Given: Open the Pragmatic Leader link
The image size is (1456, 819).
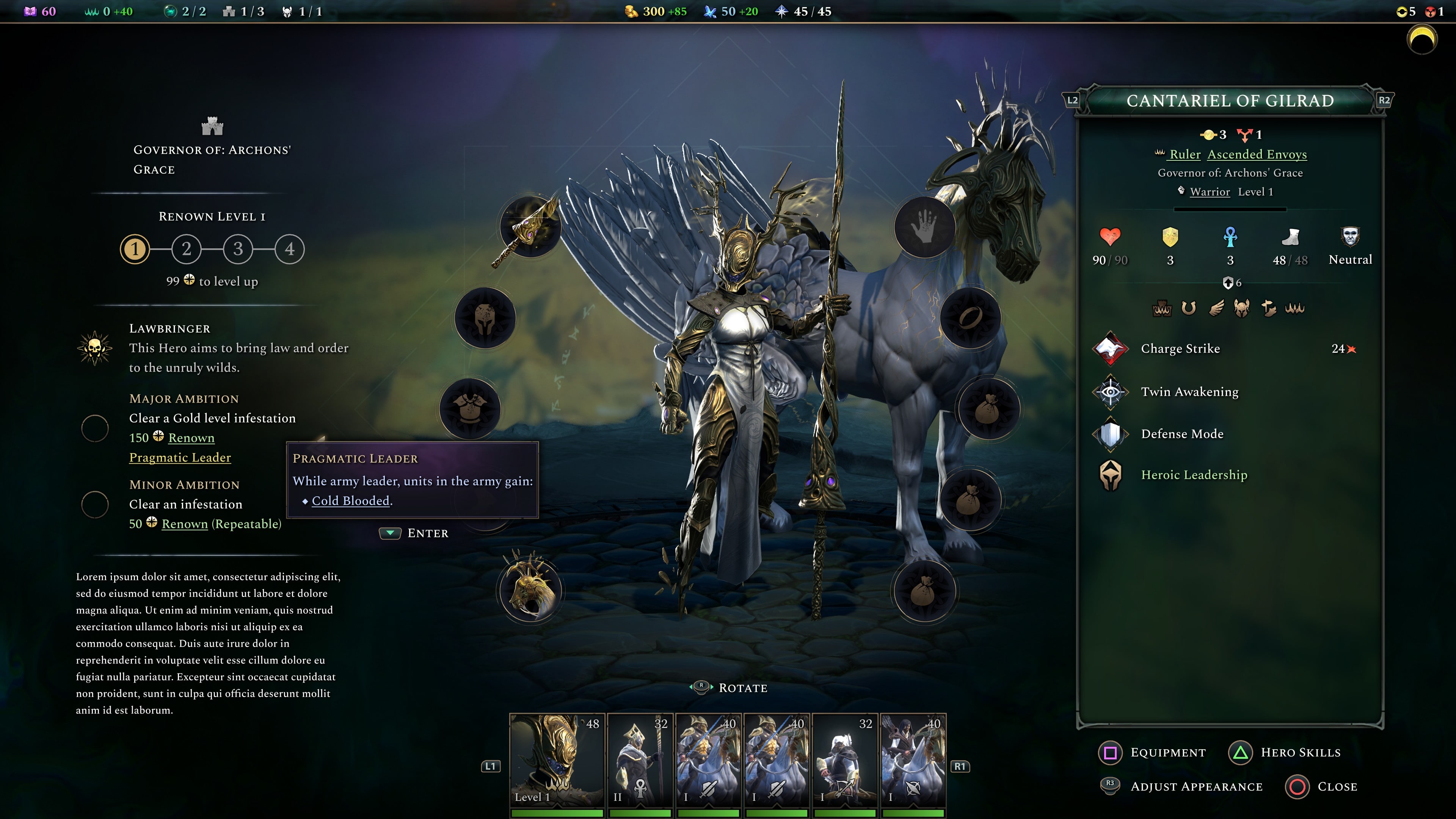Looking at the screenshot, I should 180,457.
